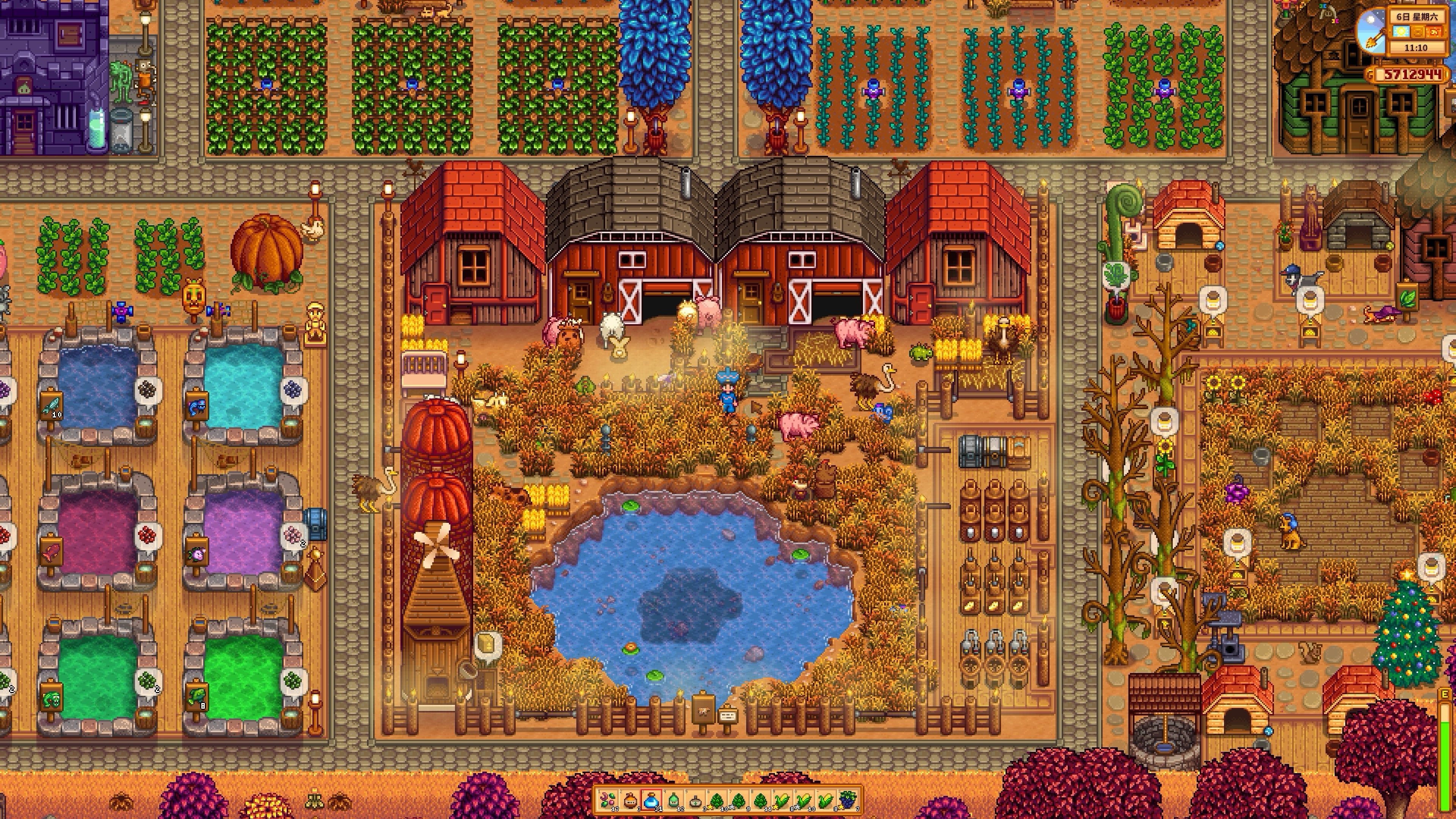1456x819 pixels.
Task: Select the hops stack without a star
Action: point(761,801)
